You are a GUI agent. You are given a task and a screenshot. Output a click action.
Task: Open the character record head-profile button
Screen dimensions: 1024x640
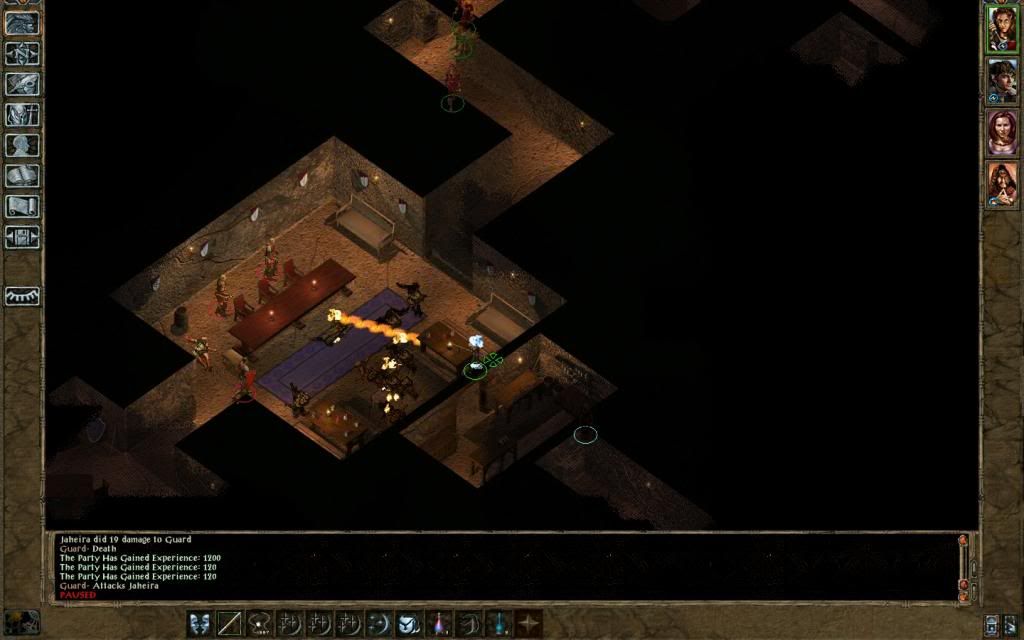point(22,145)
